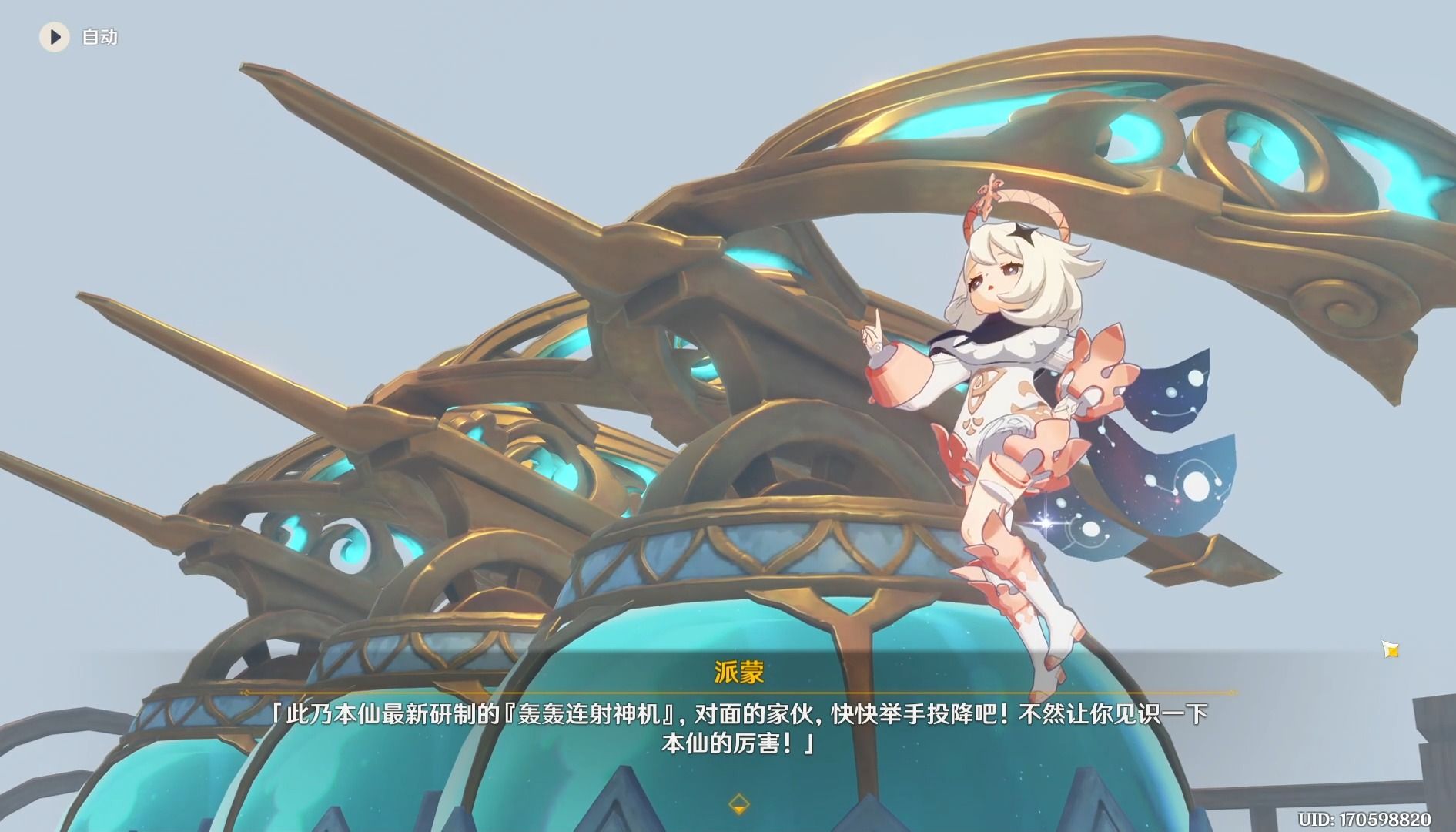Click the dark play arrow inside the white circle
1456x832 pixels.
coord(54,36)
